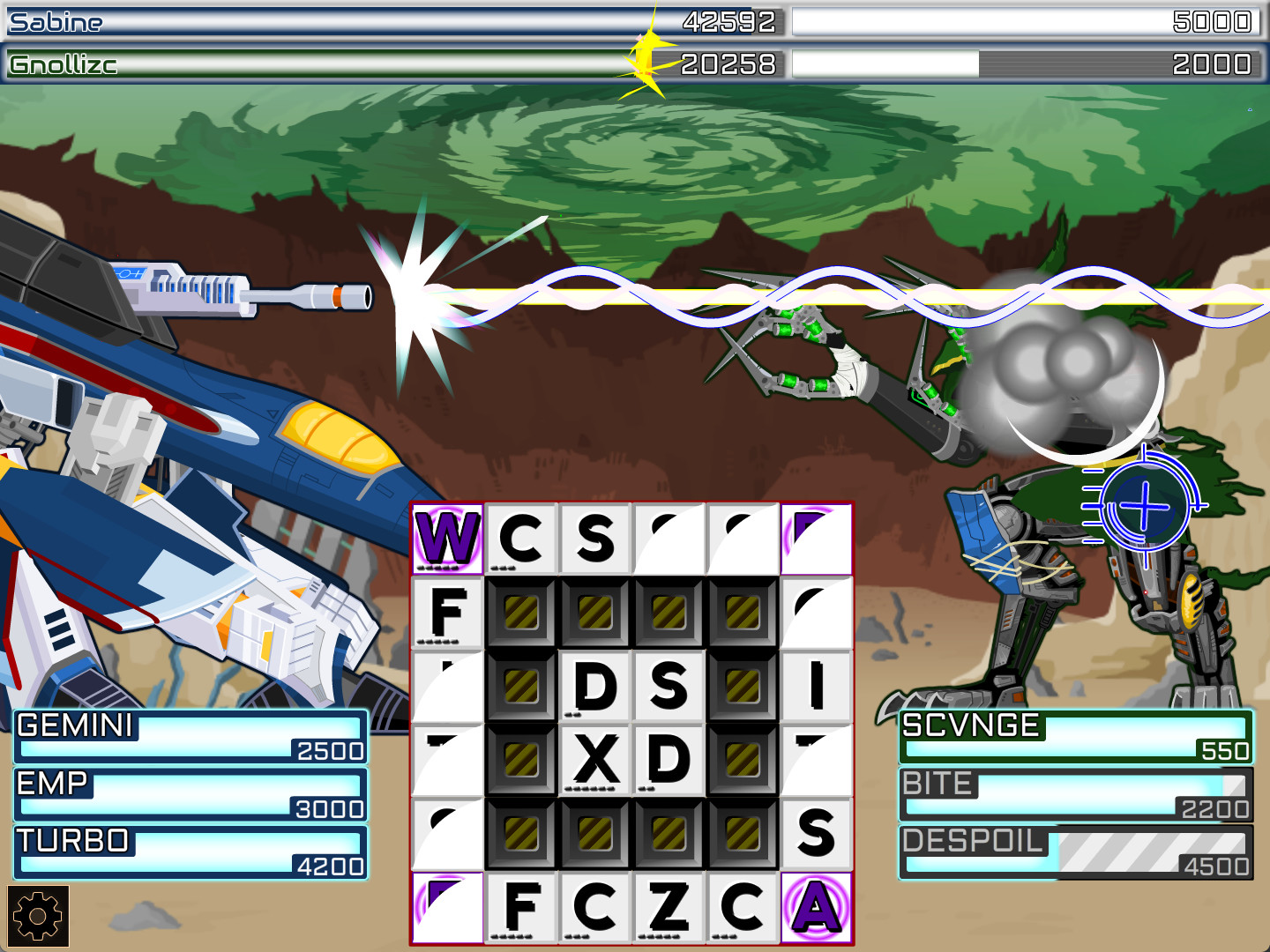Screen dimensions: 1270x952
Task: Click the C tile in the top row
Action: click(x=520, y=538)
